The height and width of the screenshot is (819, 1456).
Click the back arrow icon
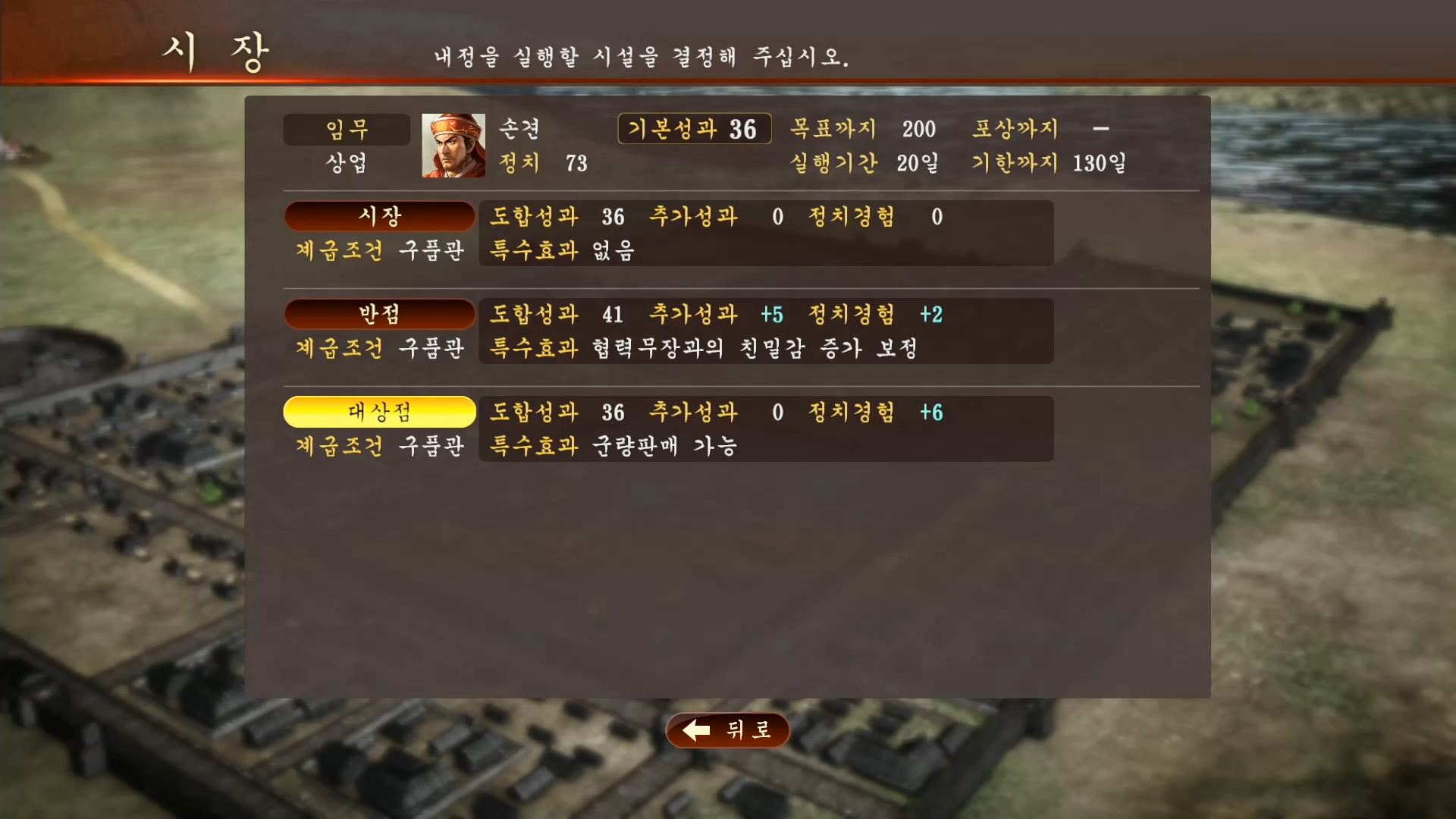point(695,730)
